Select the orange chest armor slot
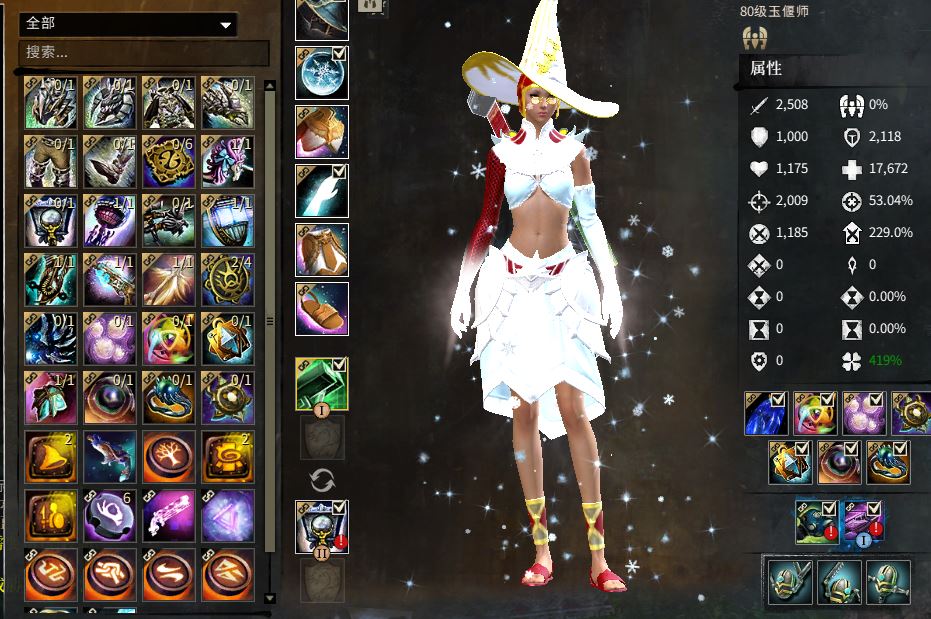Image resolution: width=931 pixels, height=619 pixels. 321,132
